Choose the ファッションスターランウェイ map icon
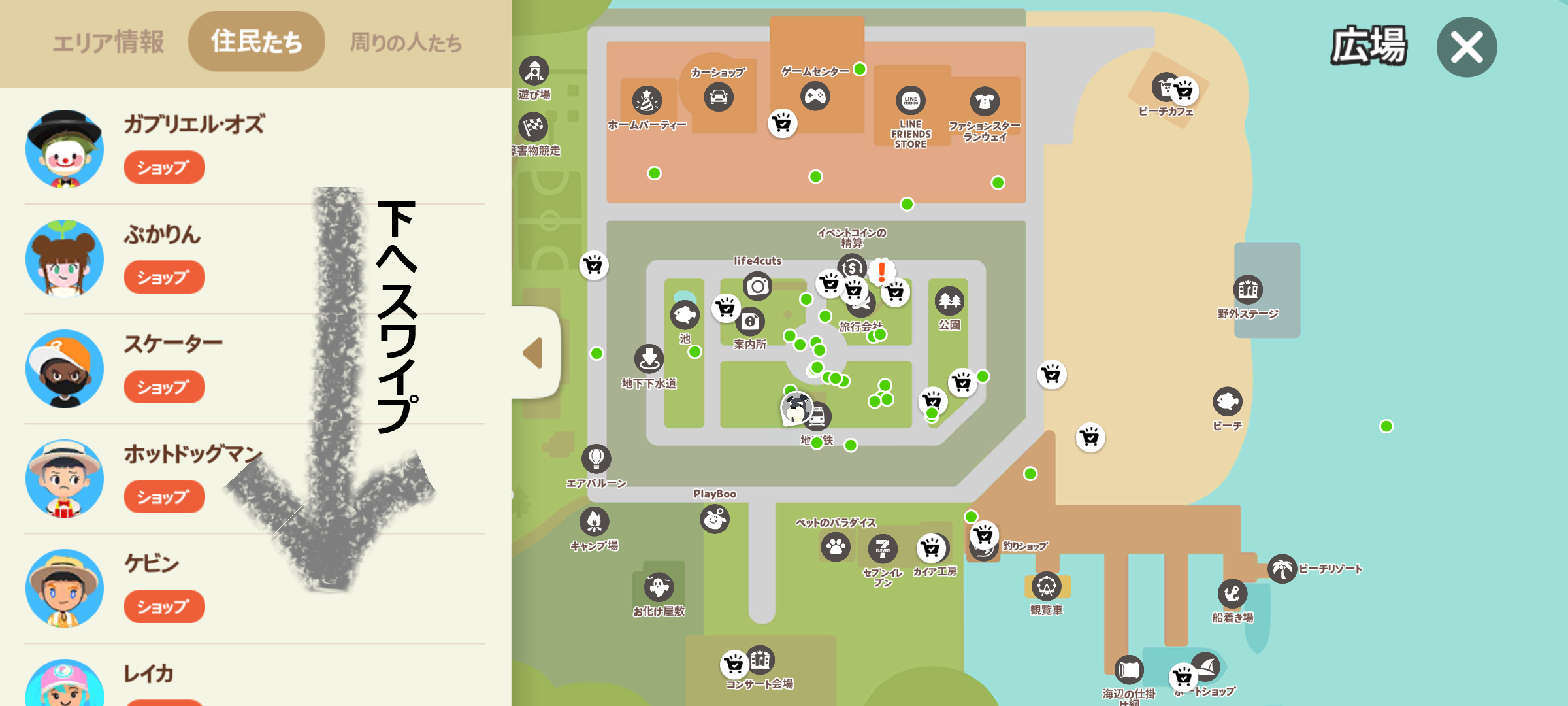 pyautogui.click(x=985, y=101)
